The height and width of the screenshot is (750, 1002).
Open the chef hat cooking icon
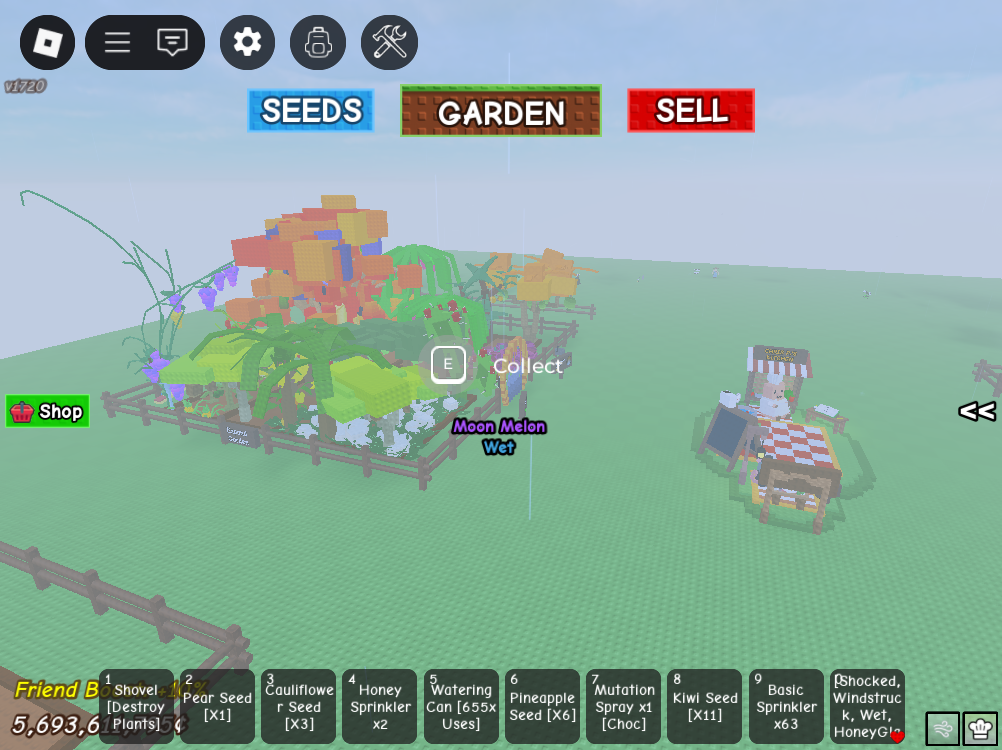pos(980,729)
